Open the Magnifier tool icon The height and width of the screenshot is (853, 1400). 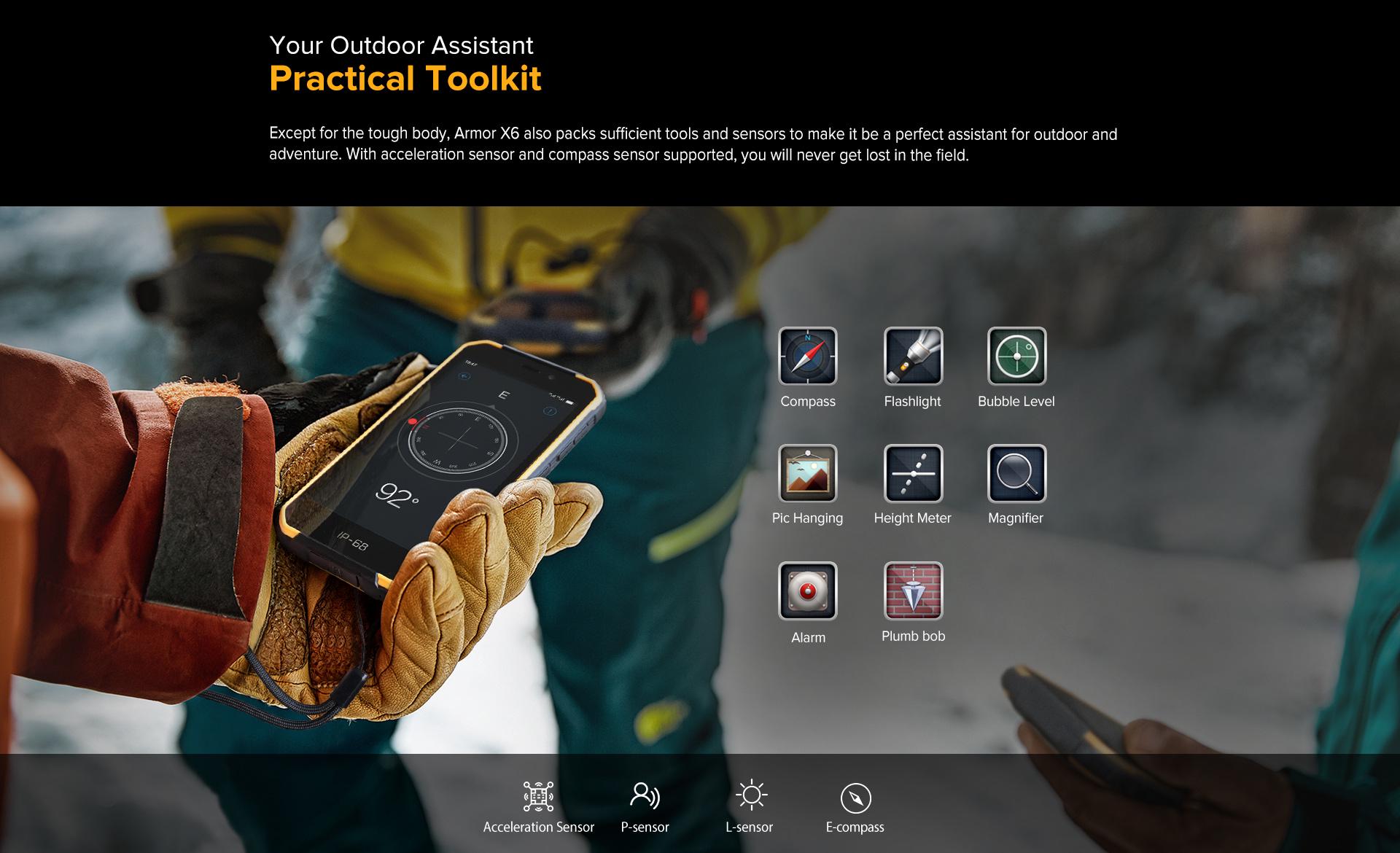1016,473
